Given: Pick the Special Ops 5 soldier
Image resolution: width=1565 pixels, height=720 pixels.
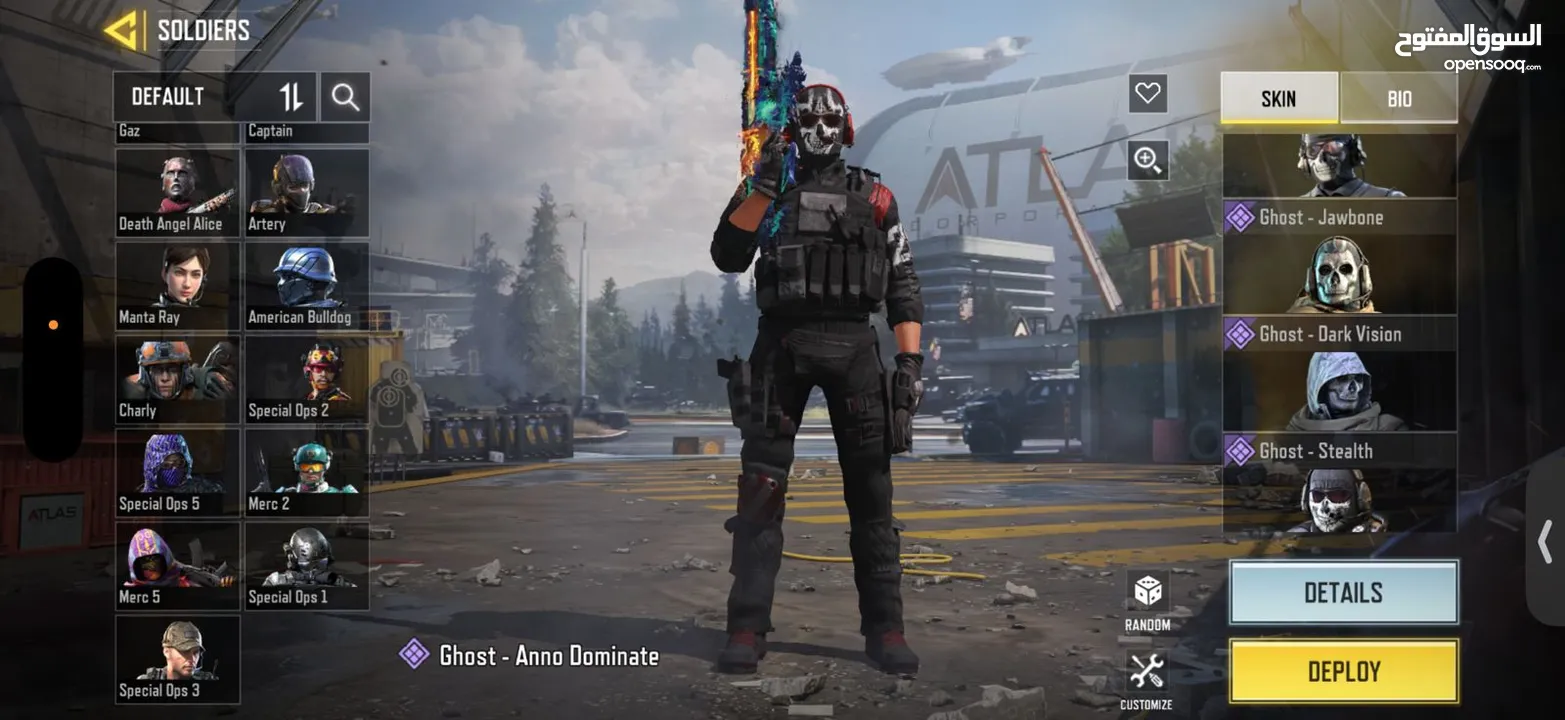Looking at the screenshot, I should (x=177, y=473).
